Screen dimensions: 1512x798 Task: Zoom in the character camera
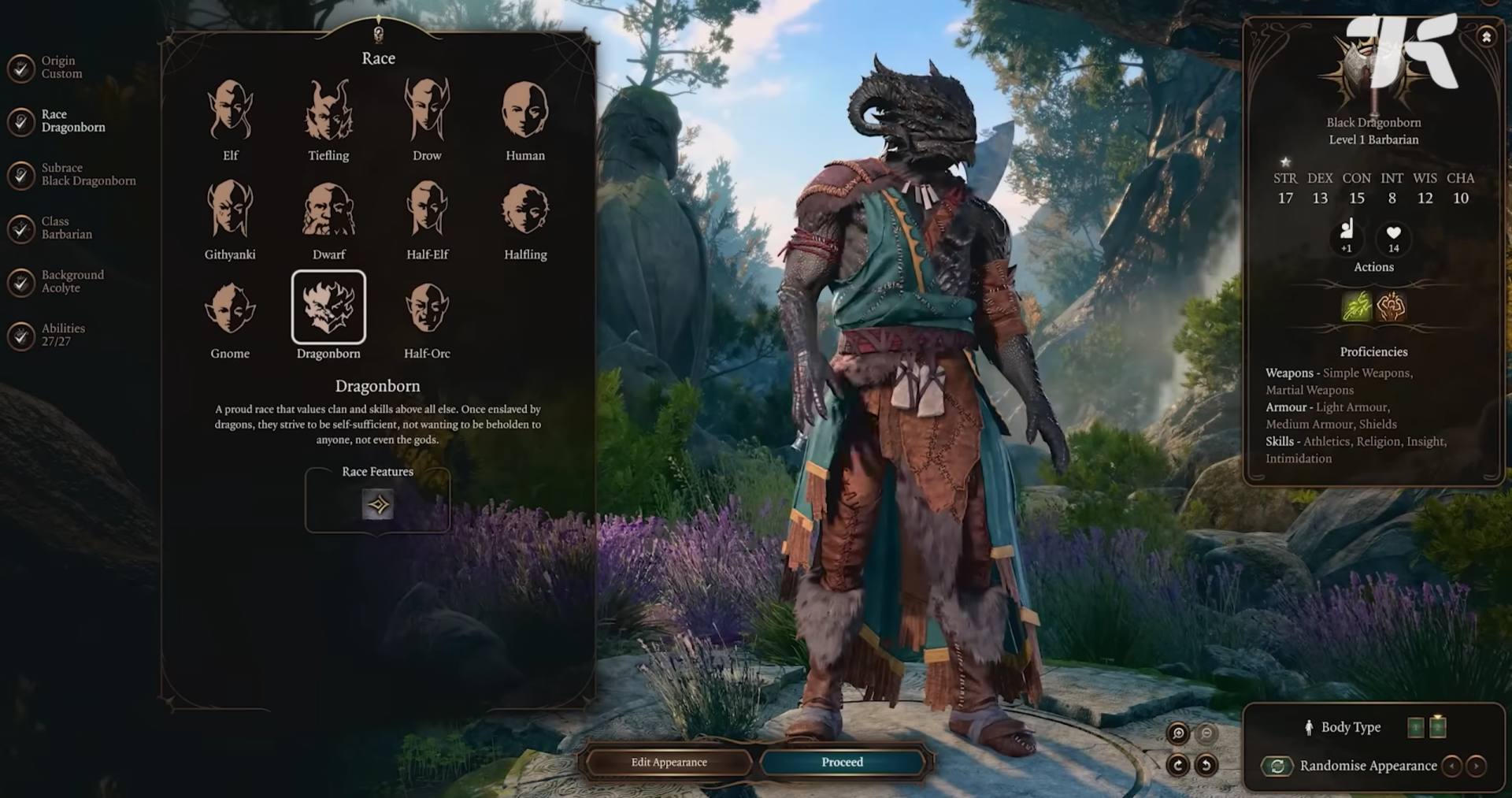1178,734
